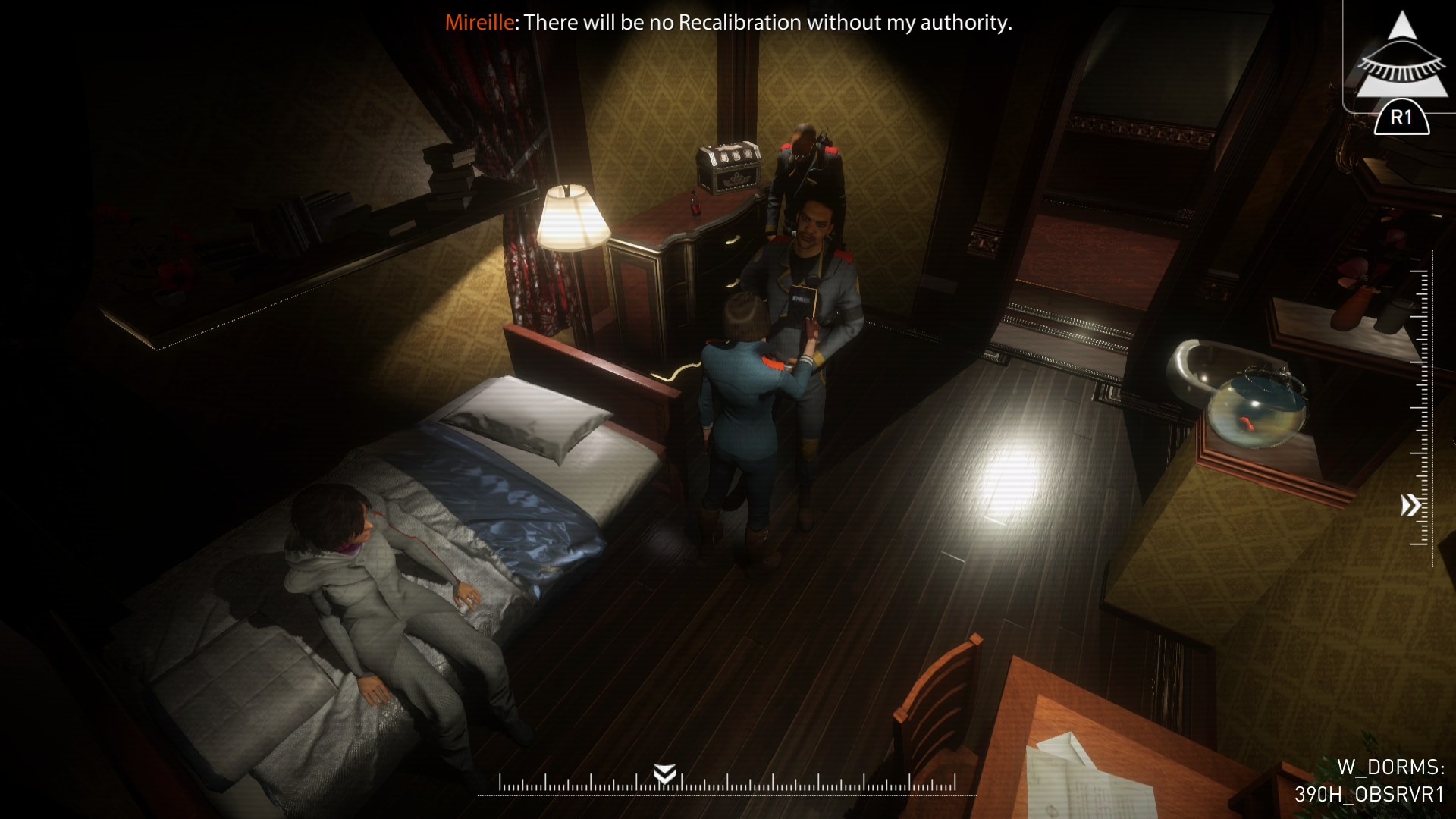This screenshot has width=1456, height=819.
Task: Select the sink basin near the fishbowl
Action: click(1205, 364)
